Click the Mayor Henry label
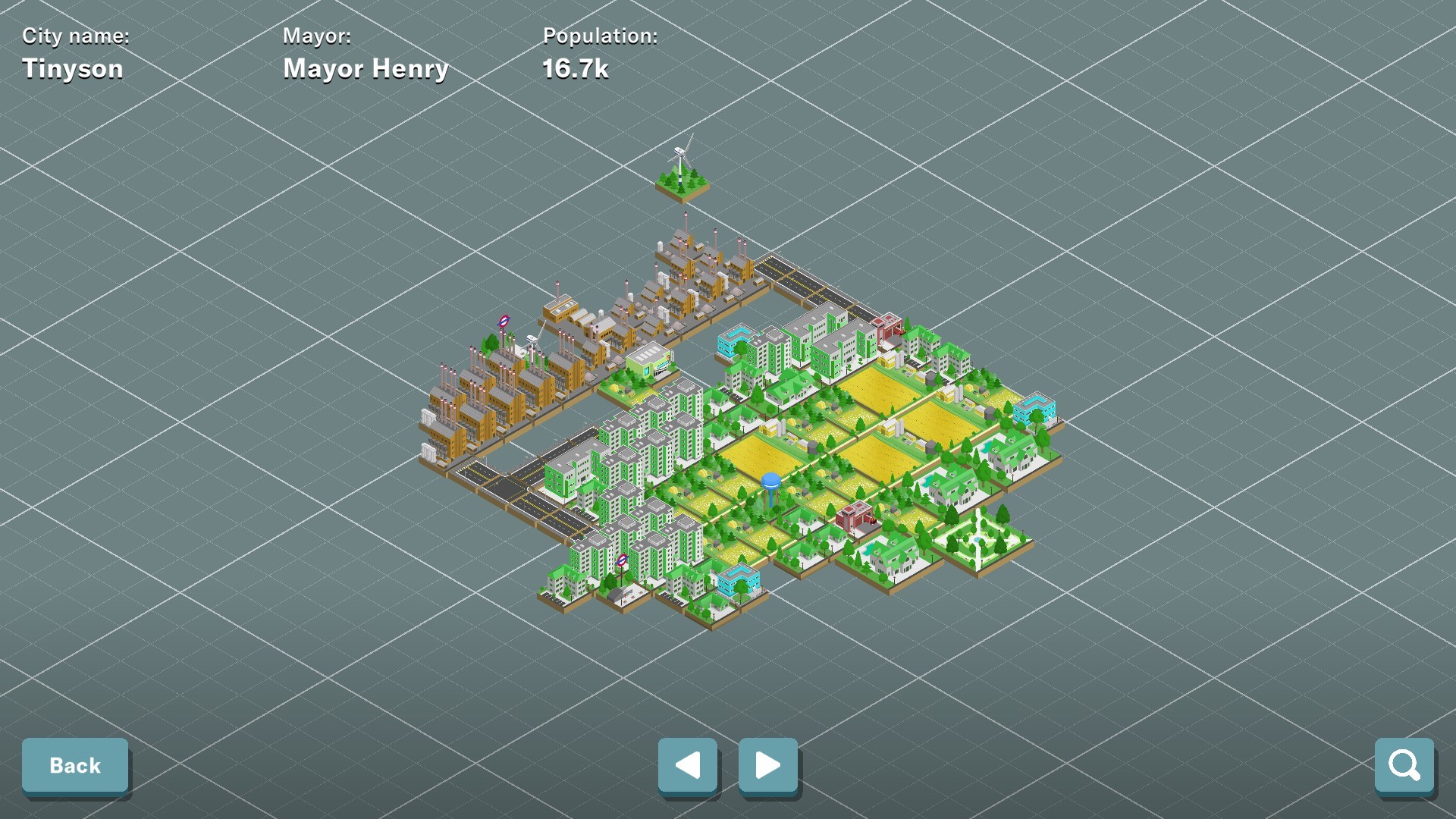This screenshot has height=819, width=1456. pos(366,68)
